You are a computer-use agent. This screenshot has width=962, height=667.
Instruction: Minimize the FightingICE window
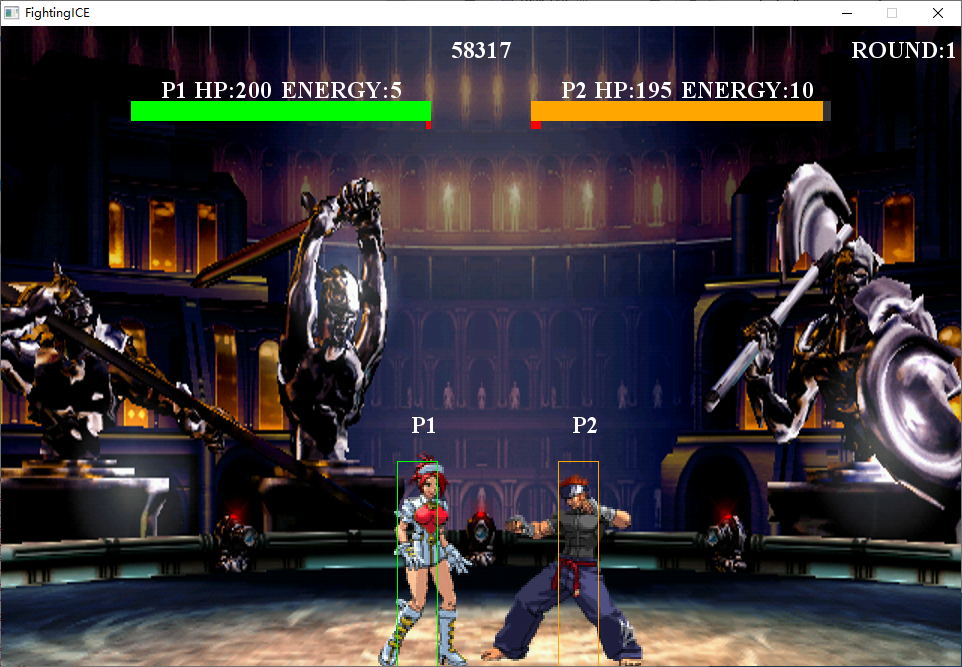846,13
